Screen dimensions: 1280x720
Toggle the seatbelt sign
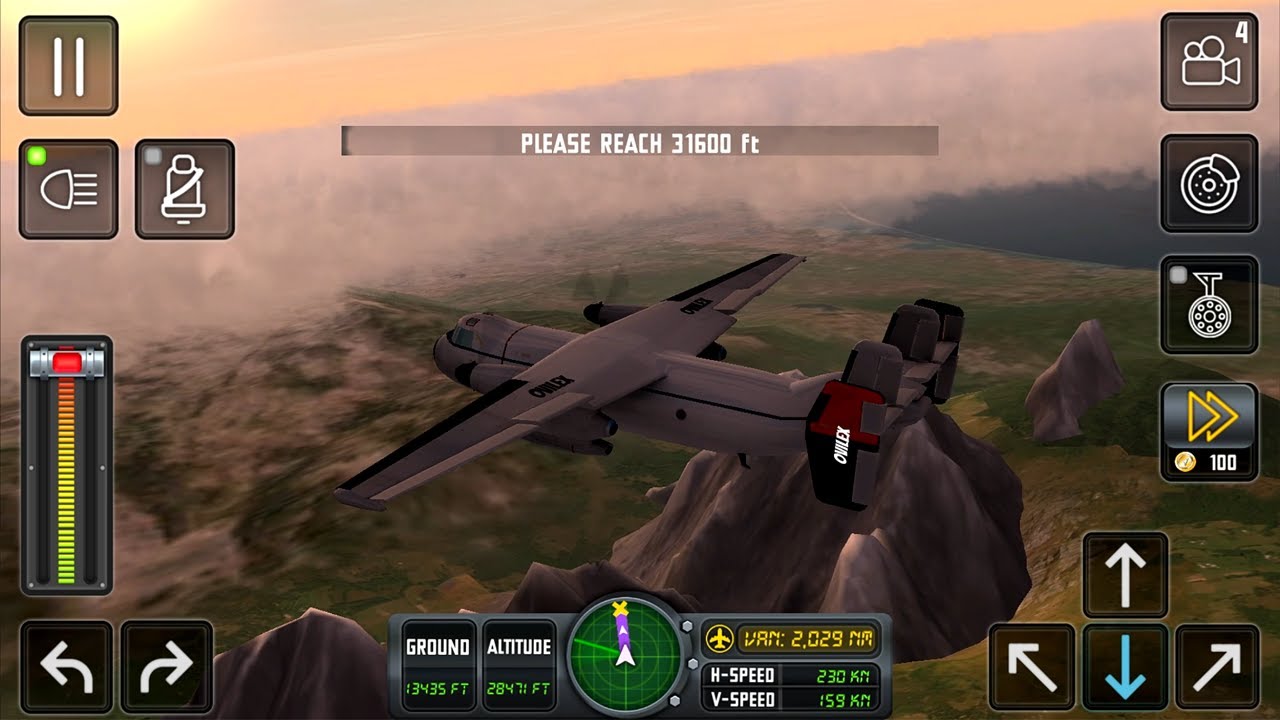(184, 189)
